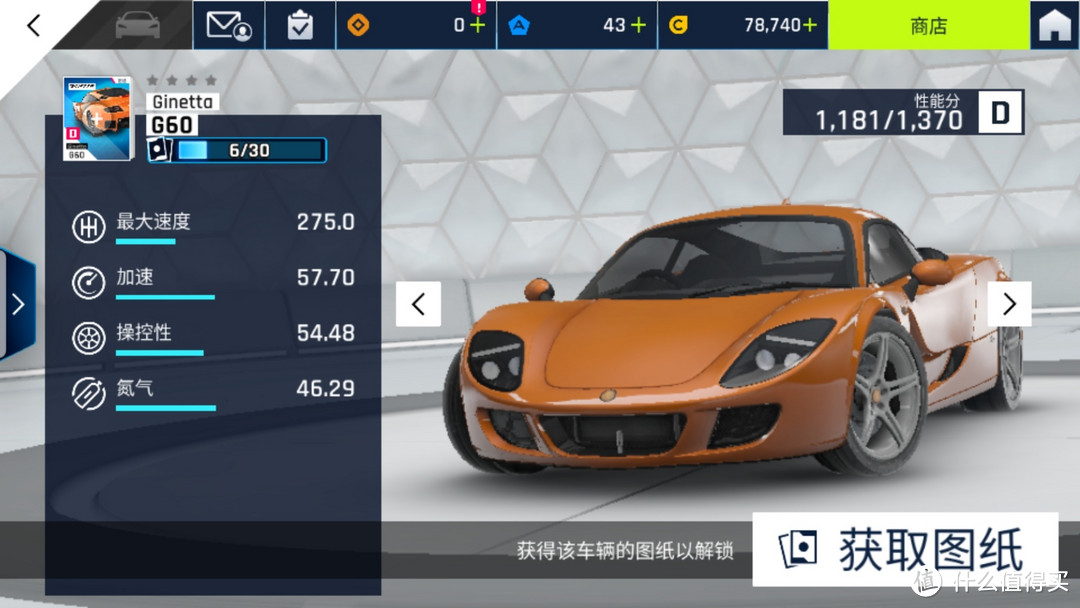Open the garage car icon
The width and height of the screenshot is (1080, 608).
click(x=138, y=25)
